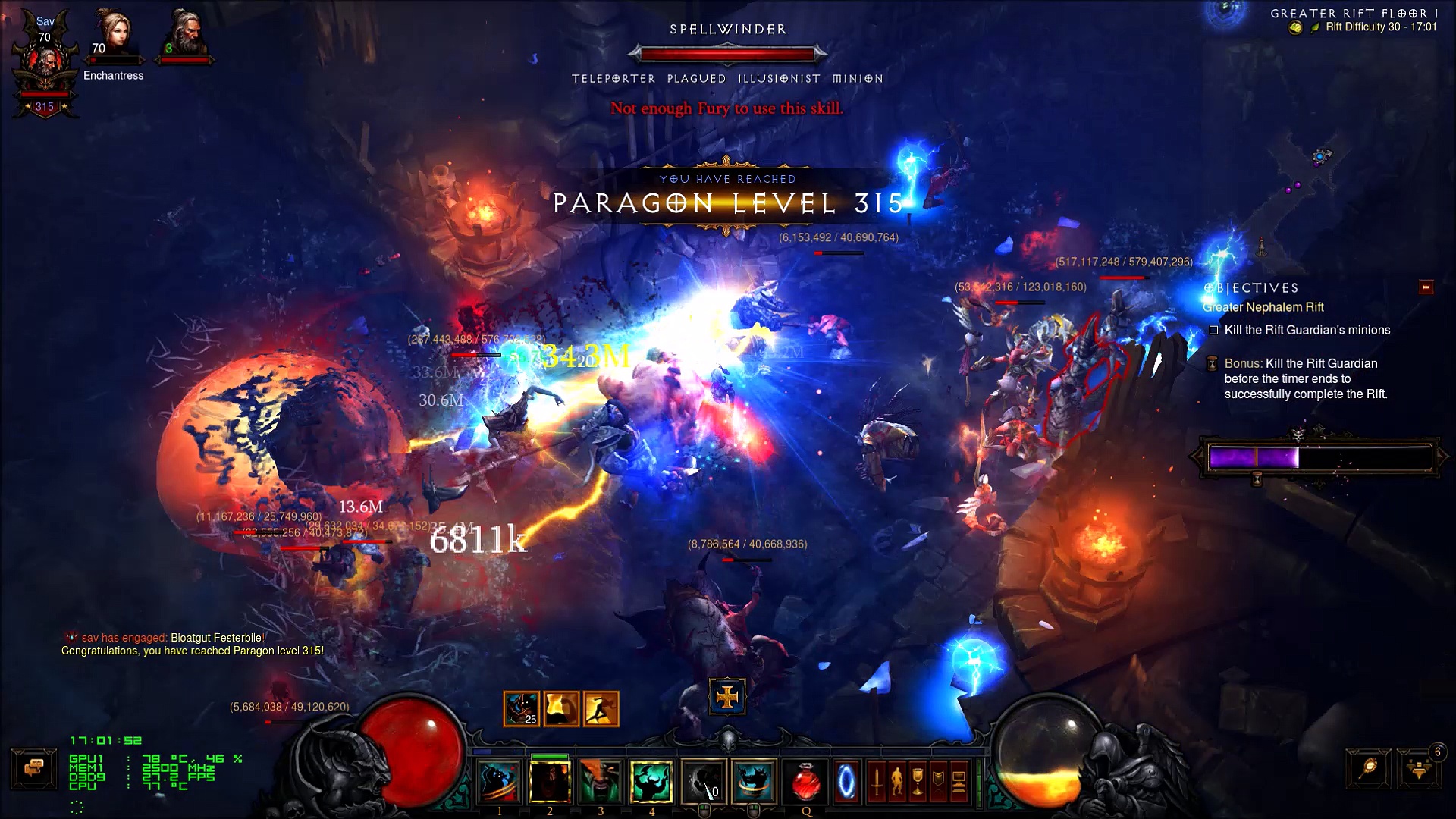Image resolution: width=1456 pixels, height=819 pixels.
Task: Open the chalice achievements menu button
Action: tap(917, 781)
